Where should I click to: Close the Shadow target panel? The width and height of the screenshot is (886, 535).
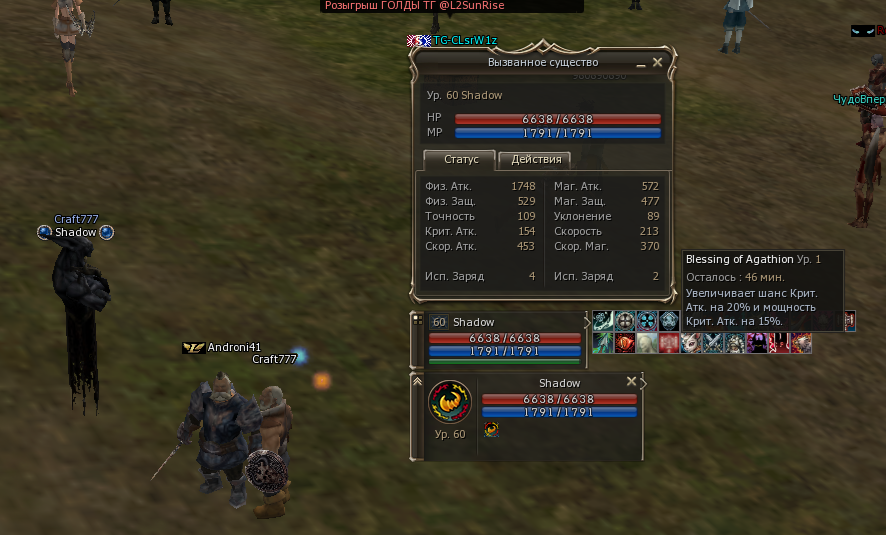coord(631,381)
